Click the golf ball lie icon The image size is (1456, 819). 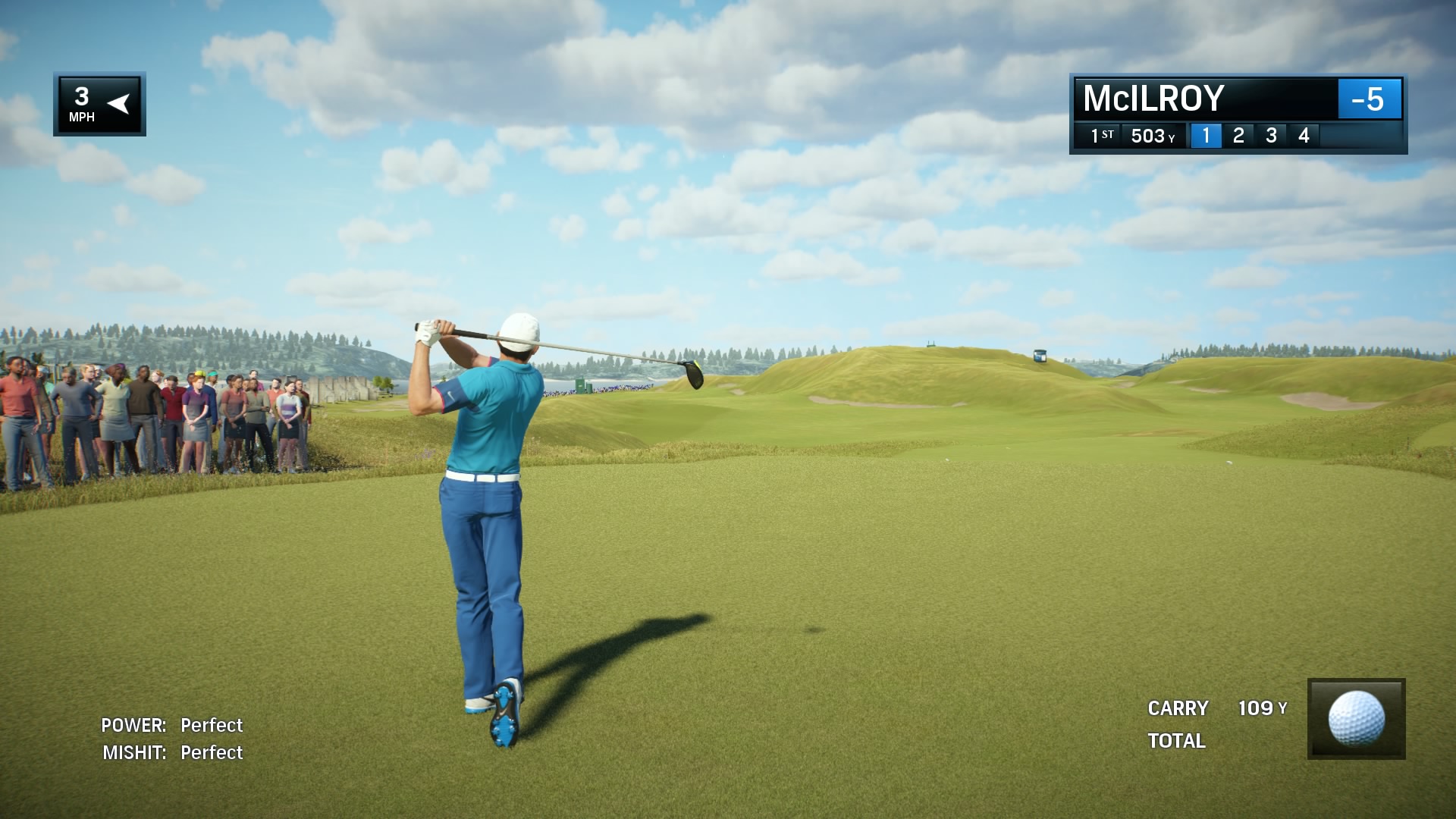(x=1356, y=718)
